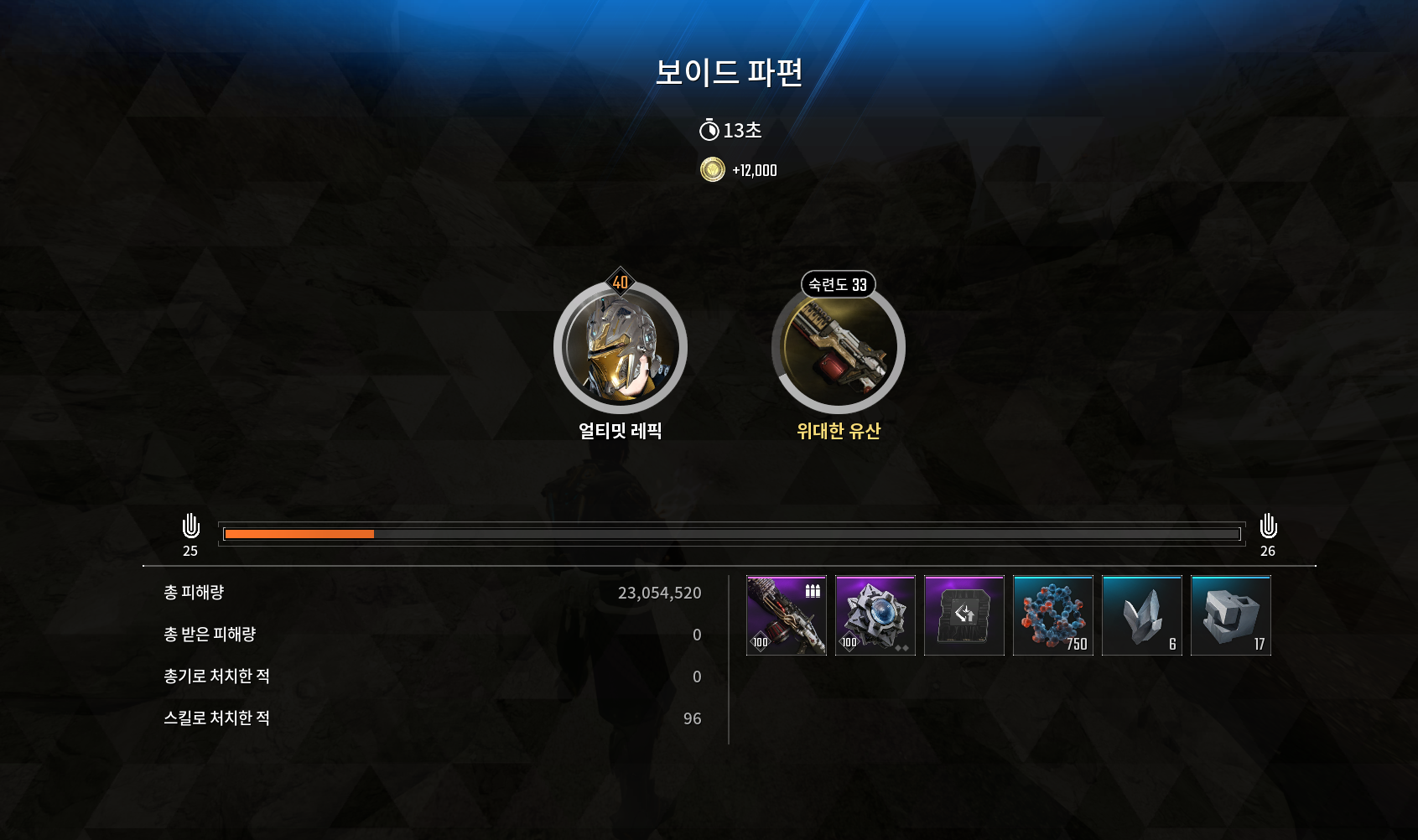This screenshot has width=1418, height=840.
Task: Click the orange XP progress bar
Action: pos(299,534)
